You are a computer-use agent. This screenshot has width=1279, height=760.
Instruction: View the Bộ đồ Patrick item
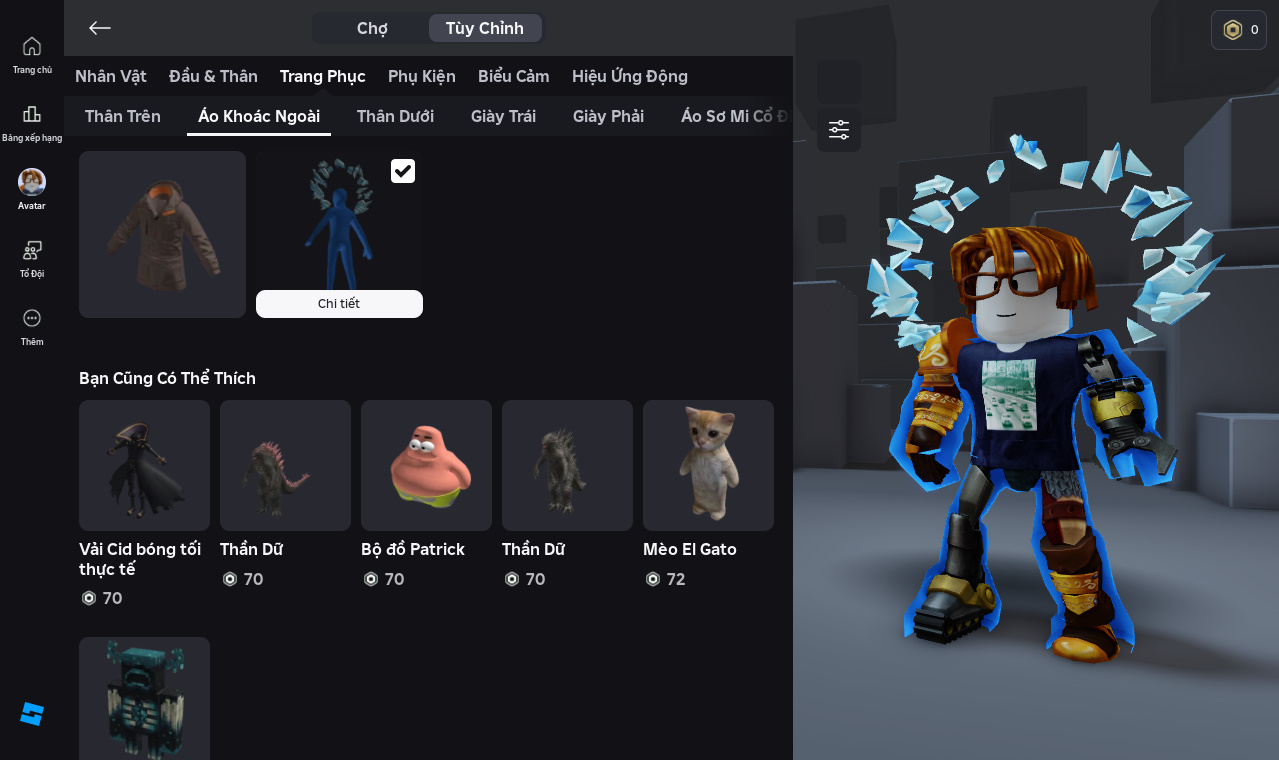[x=426, y=466]
